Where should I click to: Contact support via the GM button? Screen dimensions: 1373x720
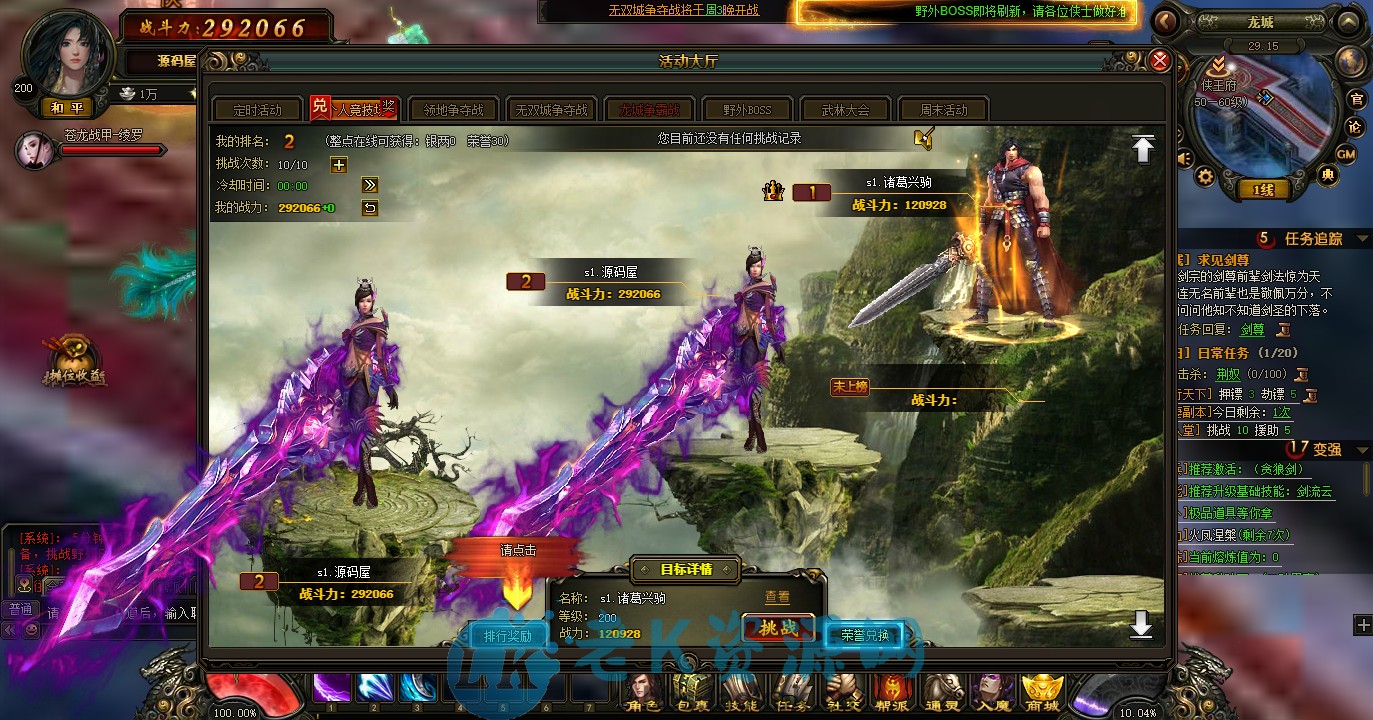pos(1346,154)
